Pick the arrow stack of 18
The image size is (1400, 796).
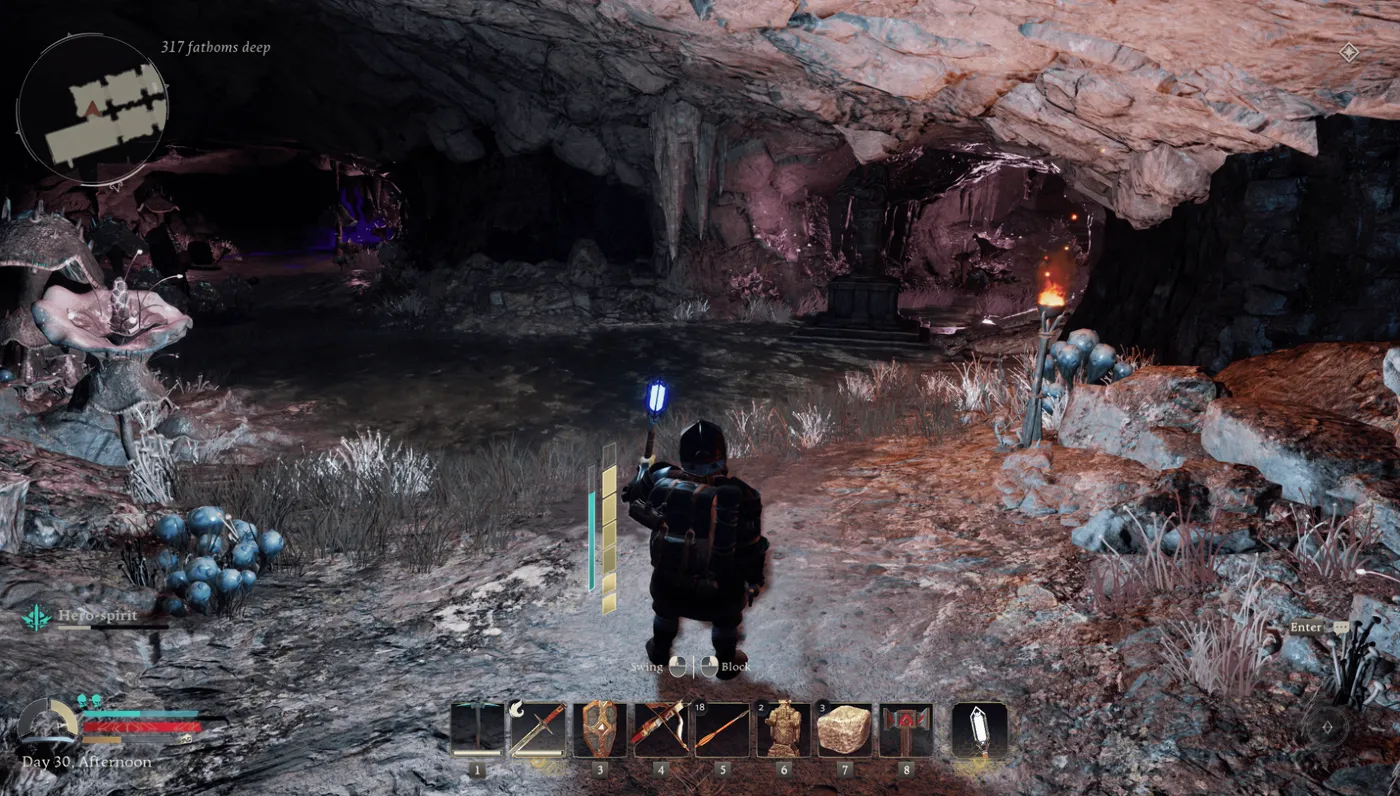722,730
